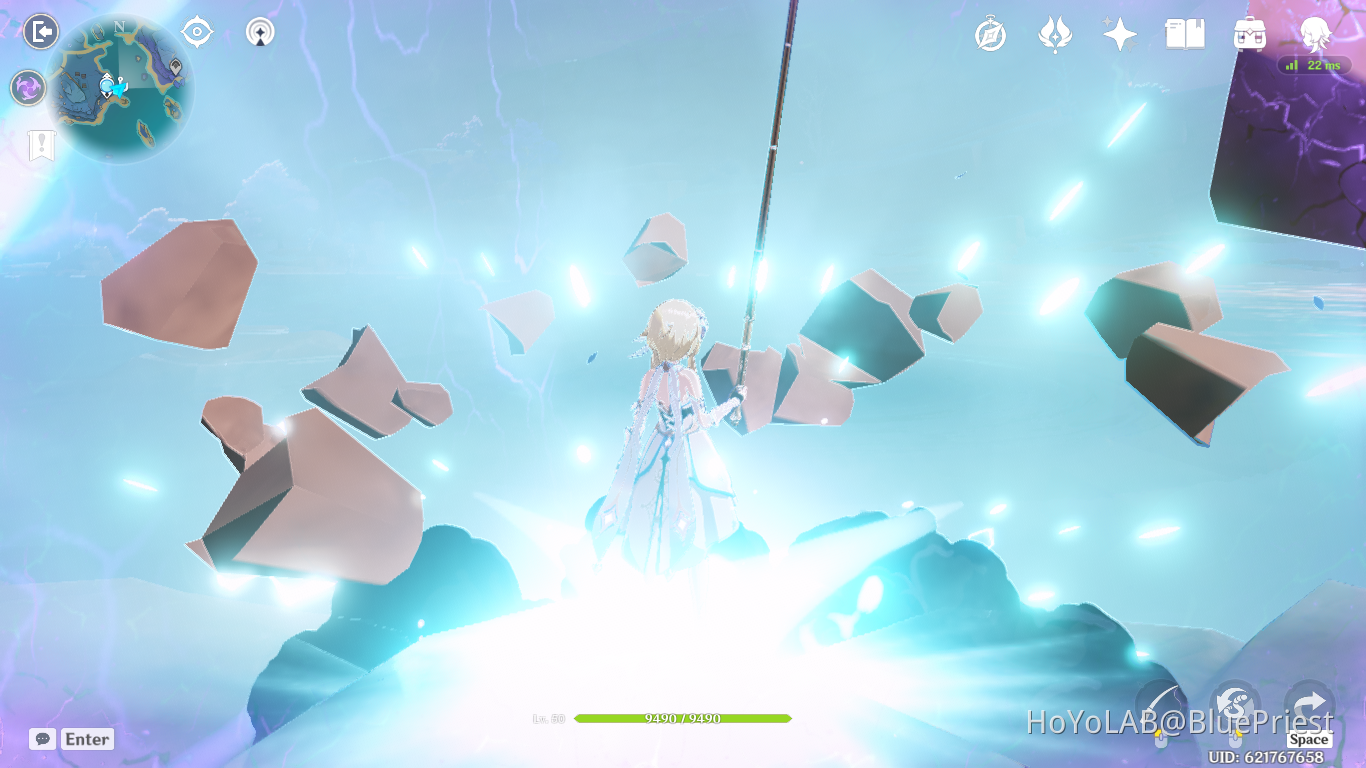Open the backpack inventory icon
The width and height of the screenshot is (1366, 768).
(1250, 33)
